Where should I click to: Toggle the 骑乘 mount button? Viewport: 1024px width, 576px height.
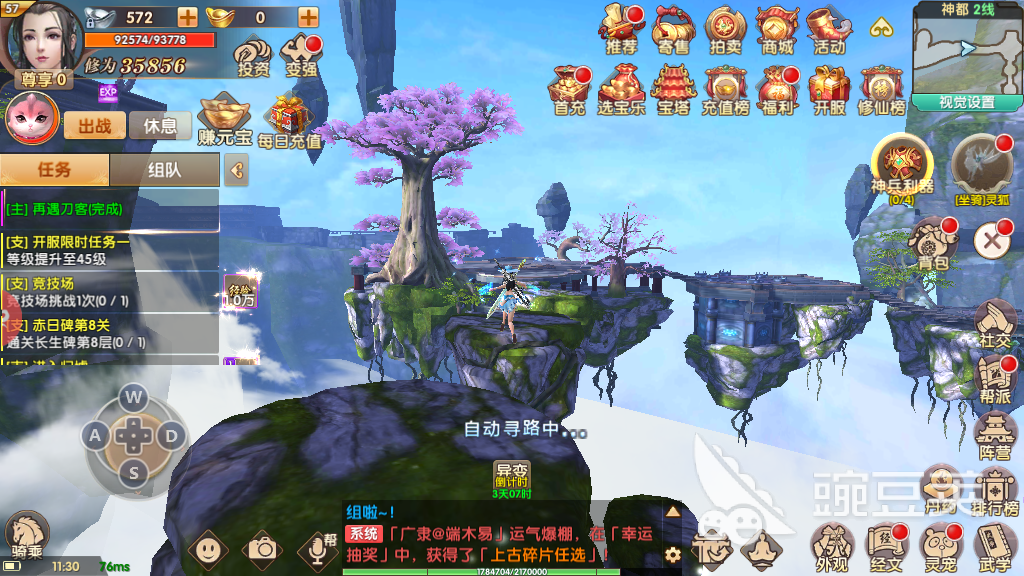[27, 537]
